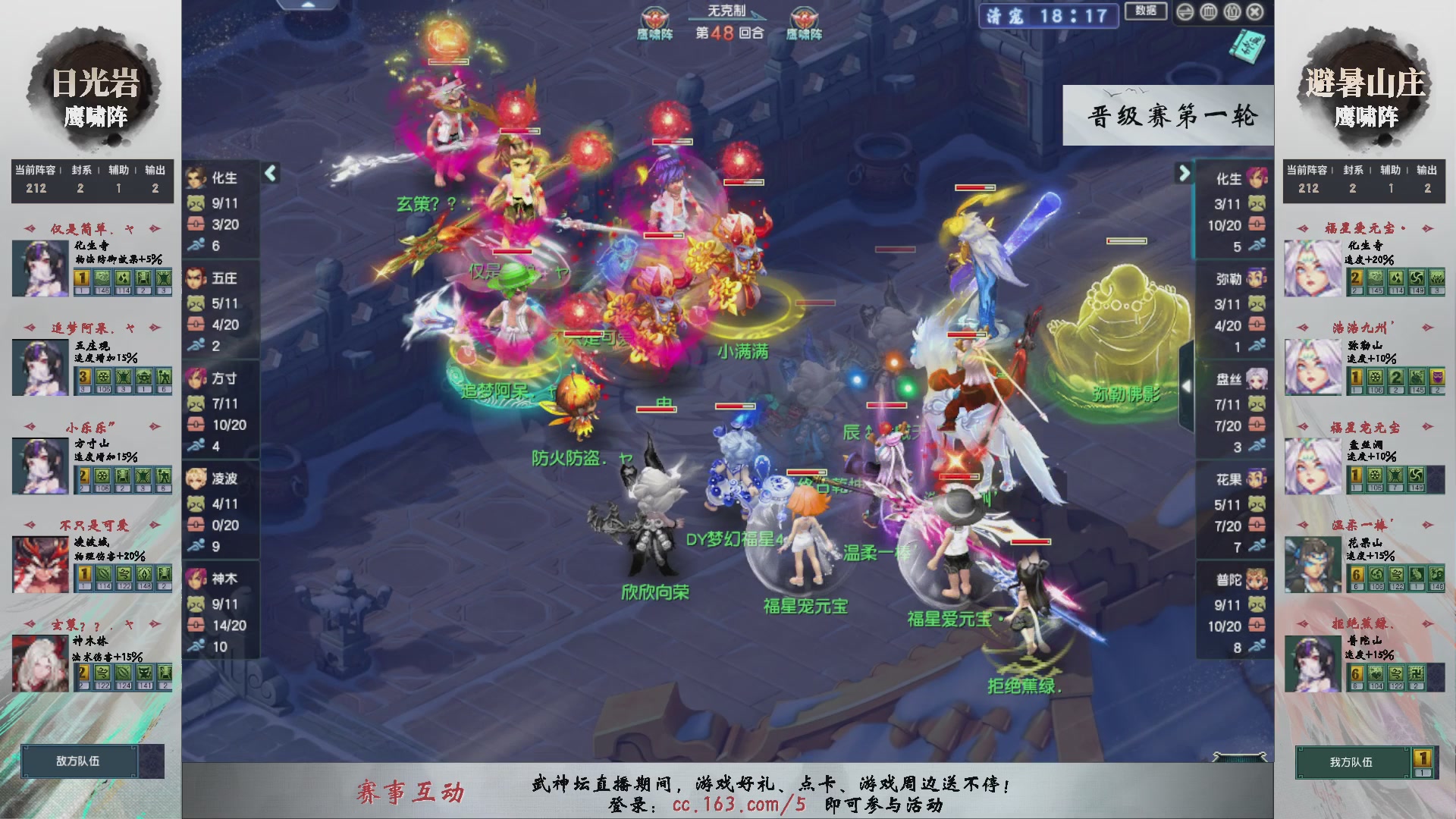Click the speed icon under 凌波

pos(198,543)
